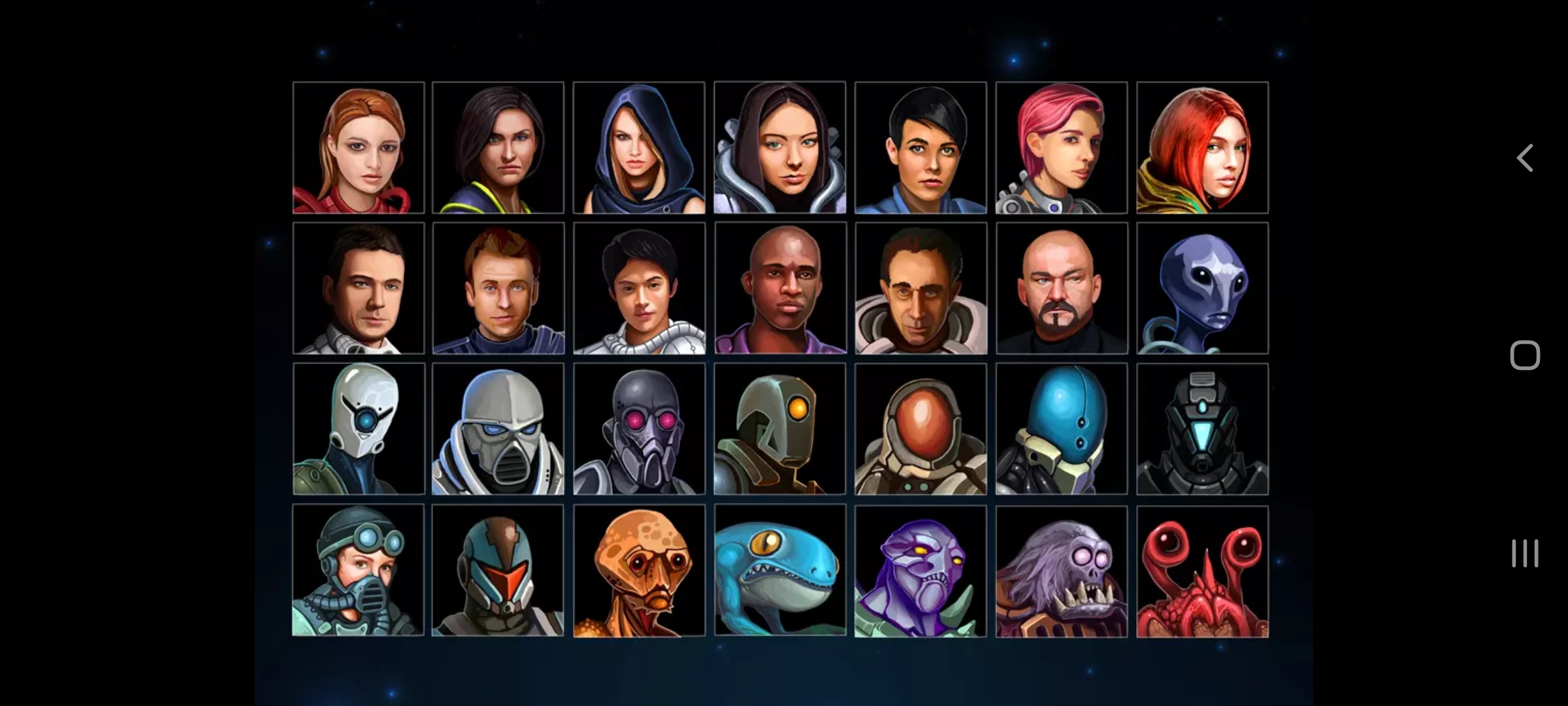Choose the blue lizard creature portrait
The height and width of the screenshot is (706, 1568).
click(x=780, y=570)
